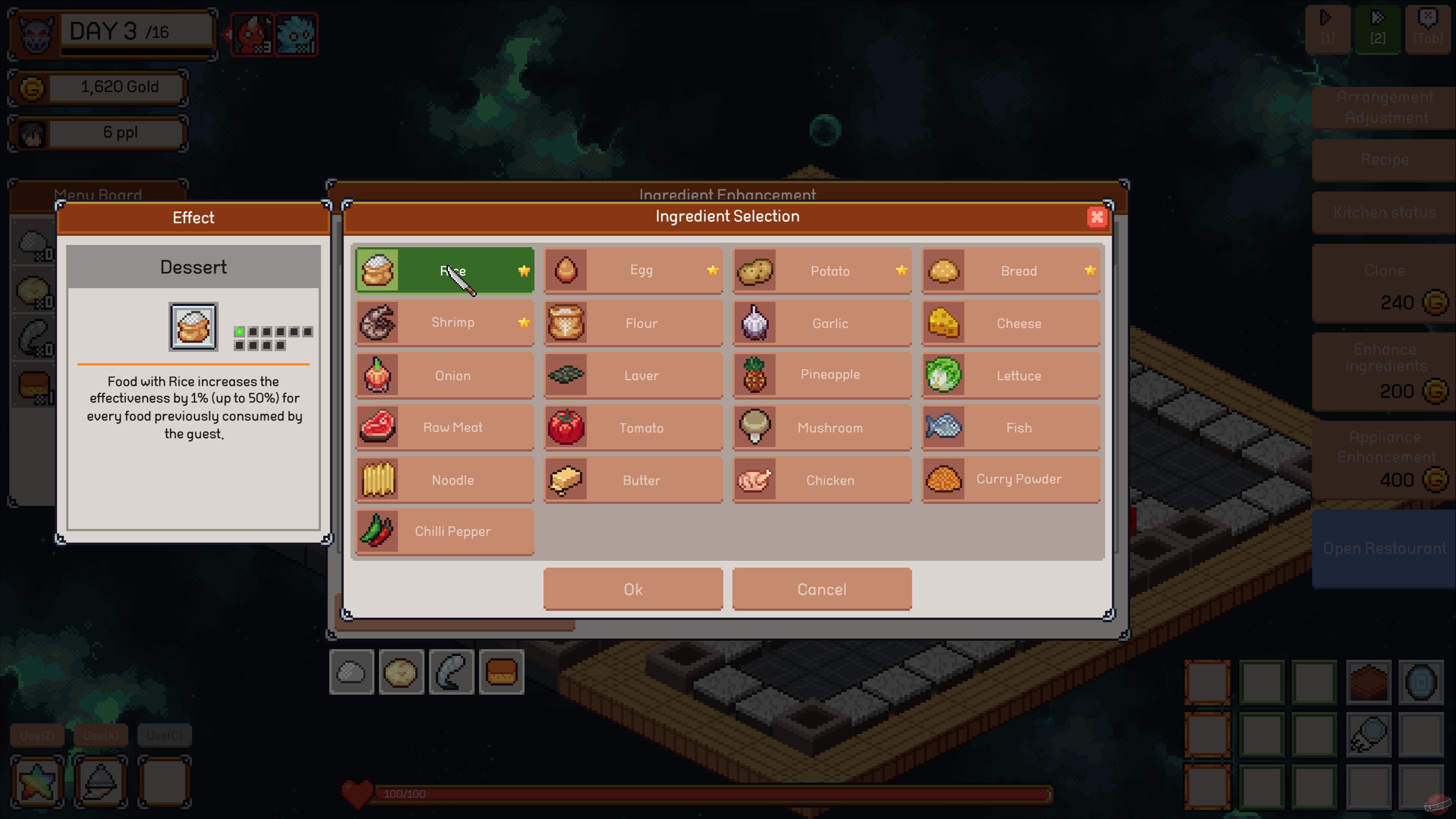This screenshot has width=1456, height=819.
Task: Pick the Curry Powder ingredient icon
Action: pyautogui.click(x=944, y=479)
